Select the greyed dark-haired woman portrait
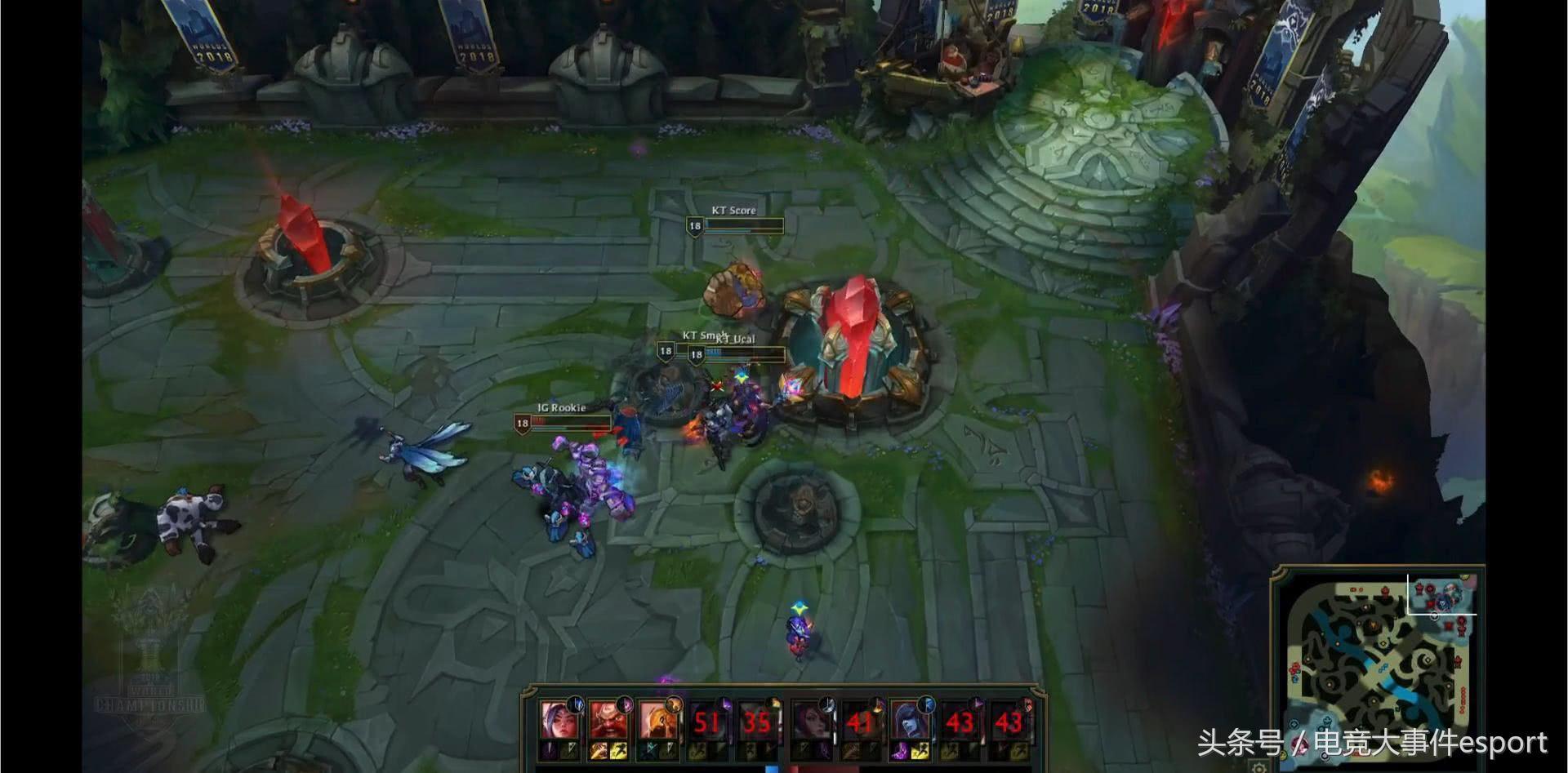 (x=811, y=721)
